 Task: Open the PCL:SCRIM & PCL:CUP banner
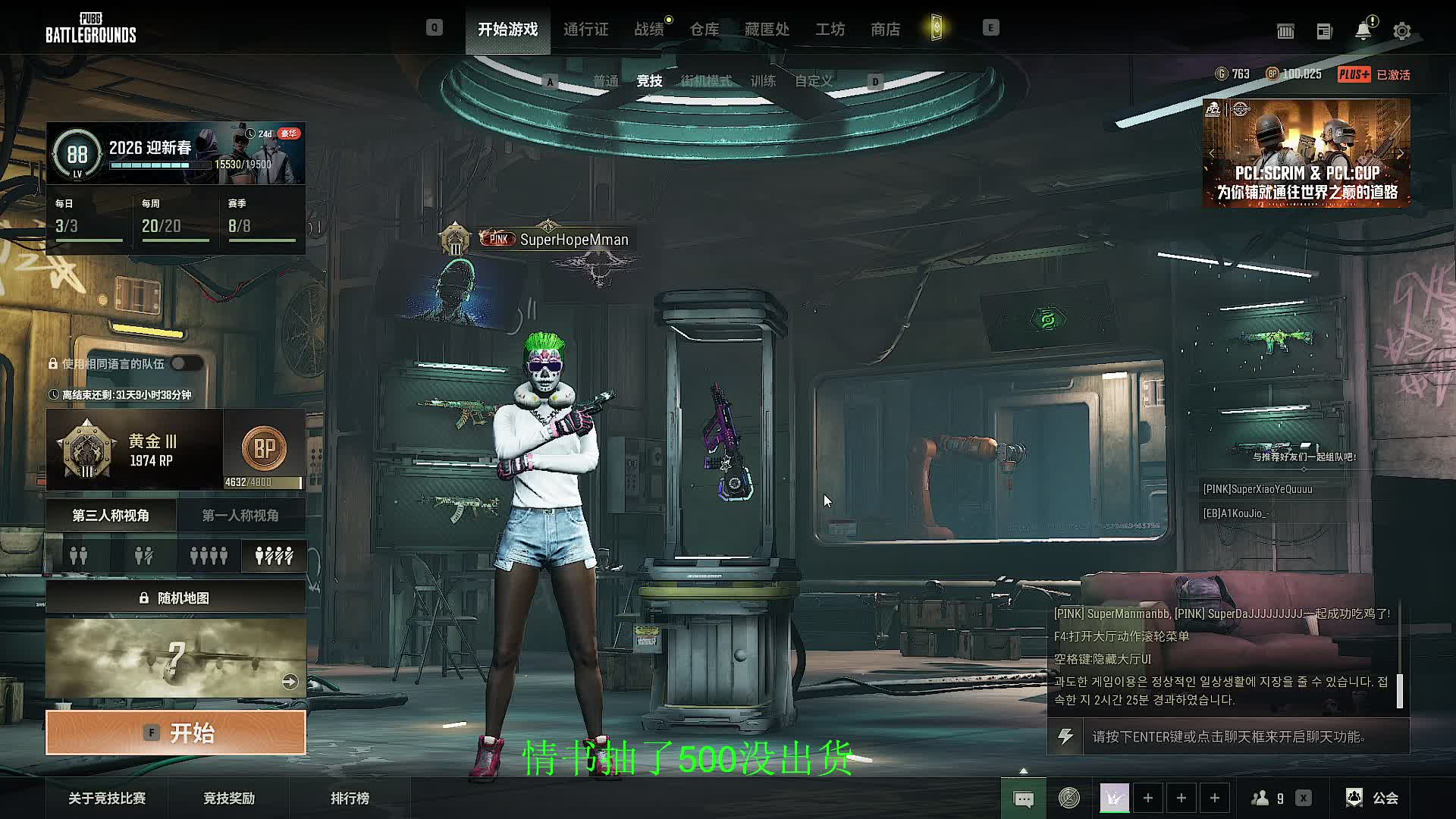click(1306, 153)
